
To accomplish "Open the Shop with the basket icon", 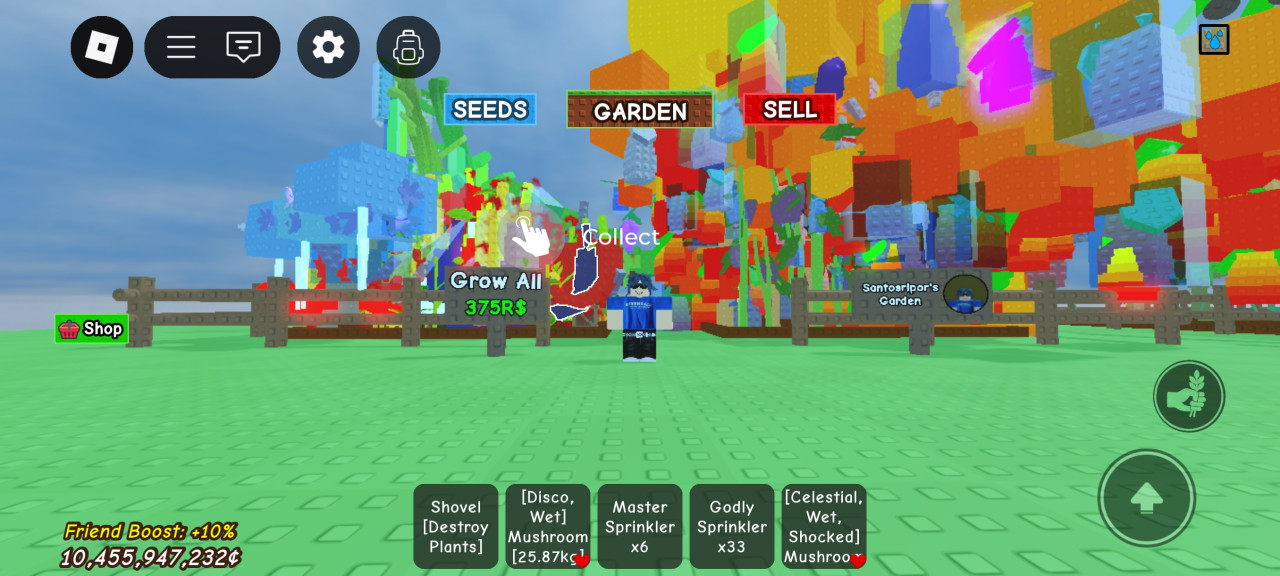I will 91,328.
